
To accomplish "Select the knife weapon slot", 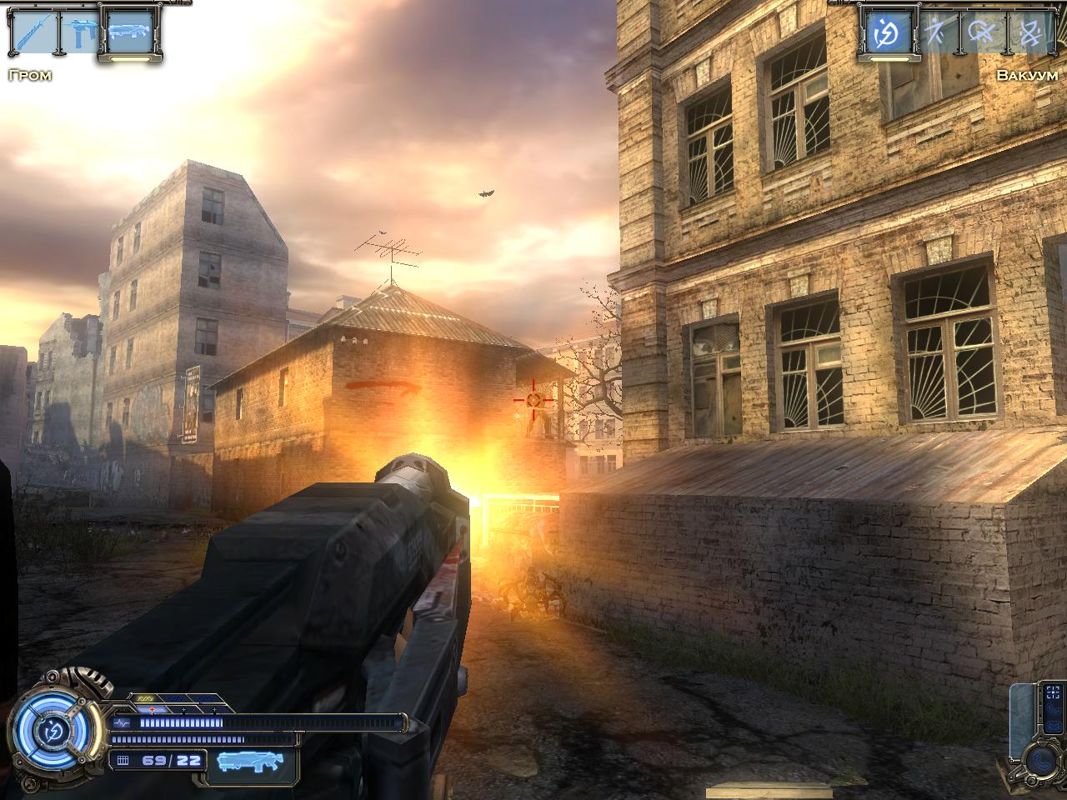I will [32, 31].
